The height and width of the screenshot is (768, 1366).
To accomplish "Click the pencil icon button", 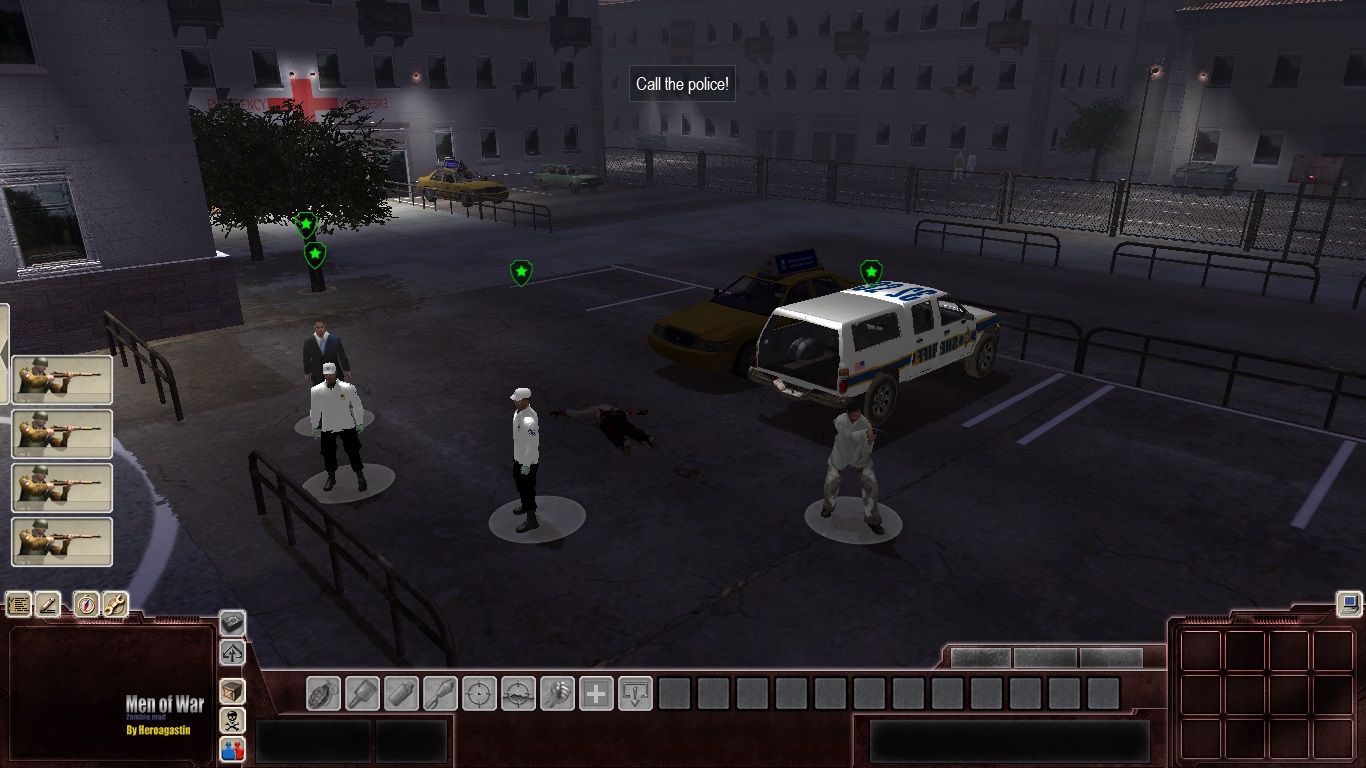I will (x=48, y=604).
